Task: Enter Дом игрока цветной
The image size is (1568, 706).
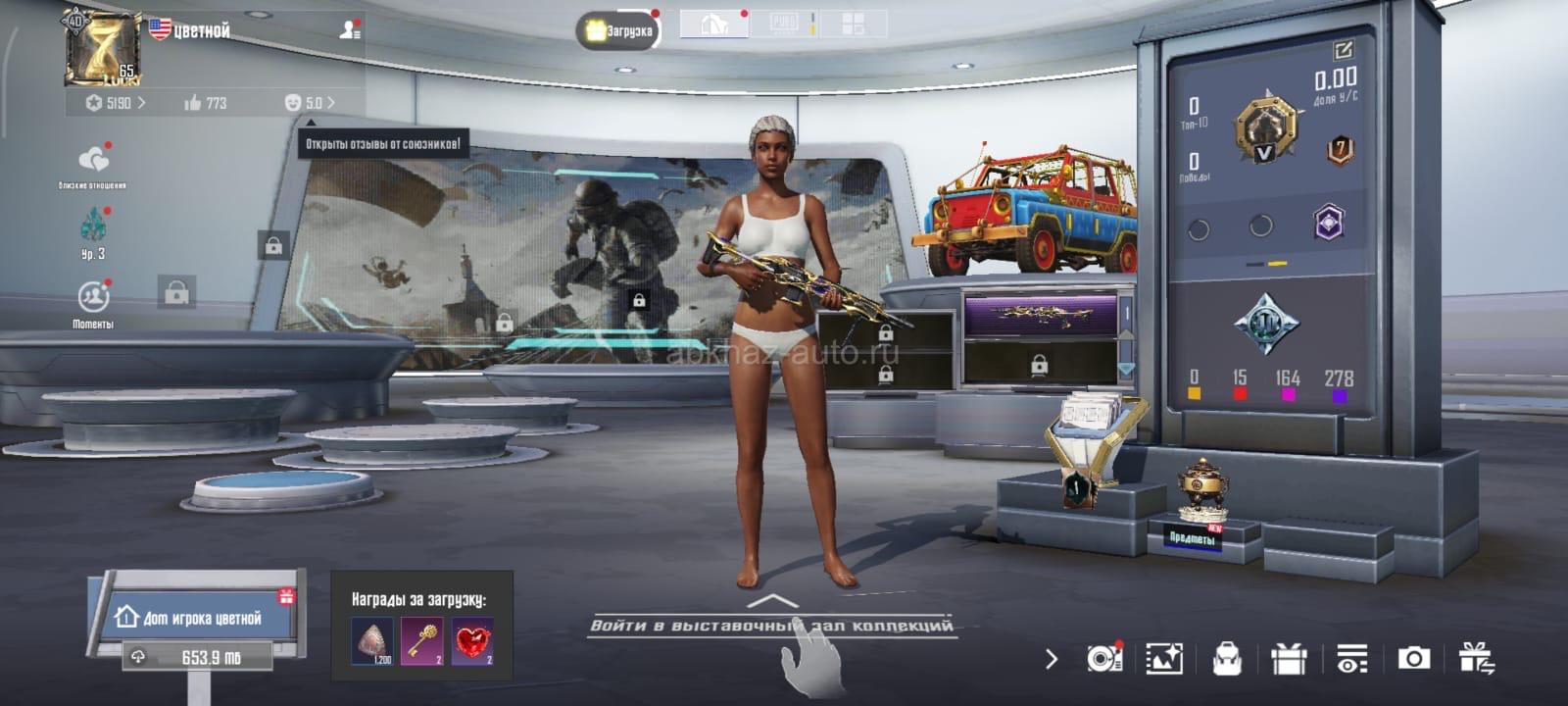Action: (x=199, y=618)
